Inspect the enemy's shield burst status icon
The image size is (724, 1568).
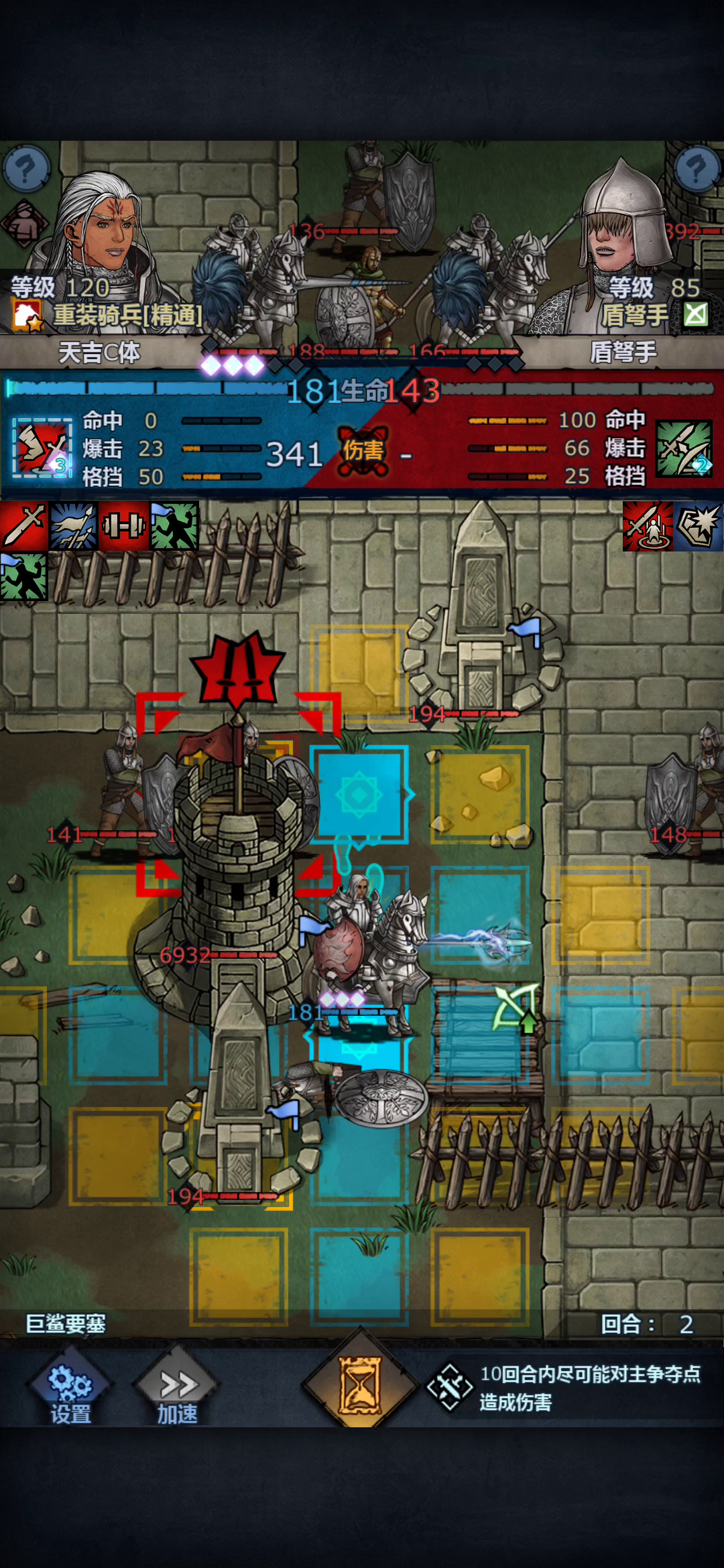tap(699, 526)
